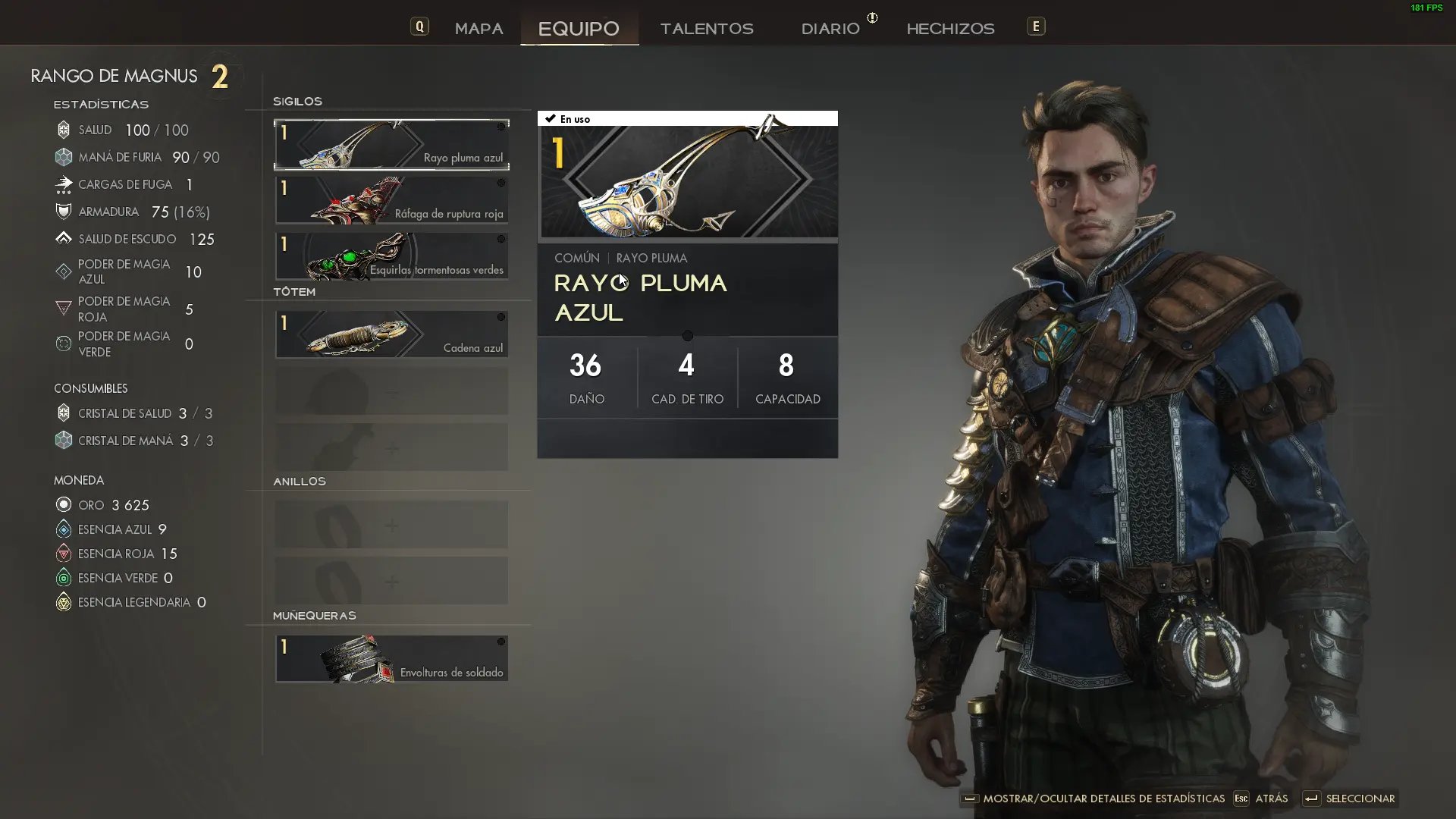Screen dimensions: 1456x819
Task: Select the Rayo pluma azul sigil slot
Action: tap(391, 144)
